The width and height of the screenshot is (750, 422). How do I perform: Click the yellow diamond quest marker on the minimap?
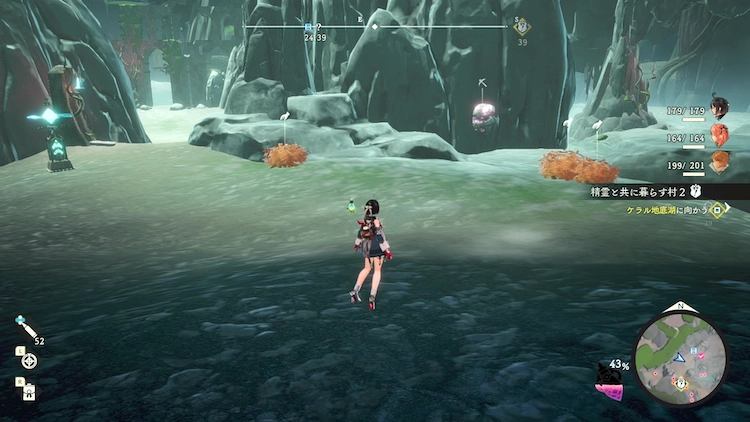[x=680, y=382]
